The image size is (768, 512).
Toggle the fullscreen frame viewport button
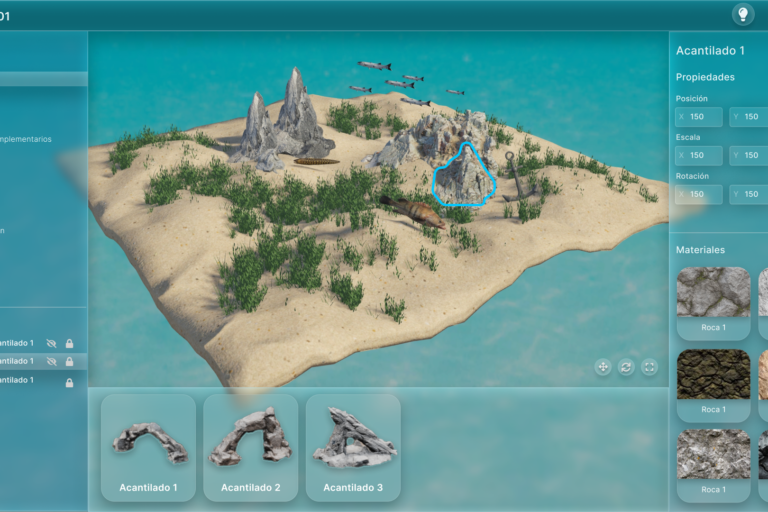click(649, 367)
